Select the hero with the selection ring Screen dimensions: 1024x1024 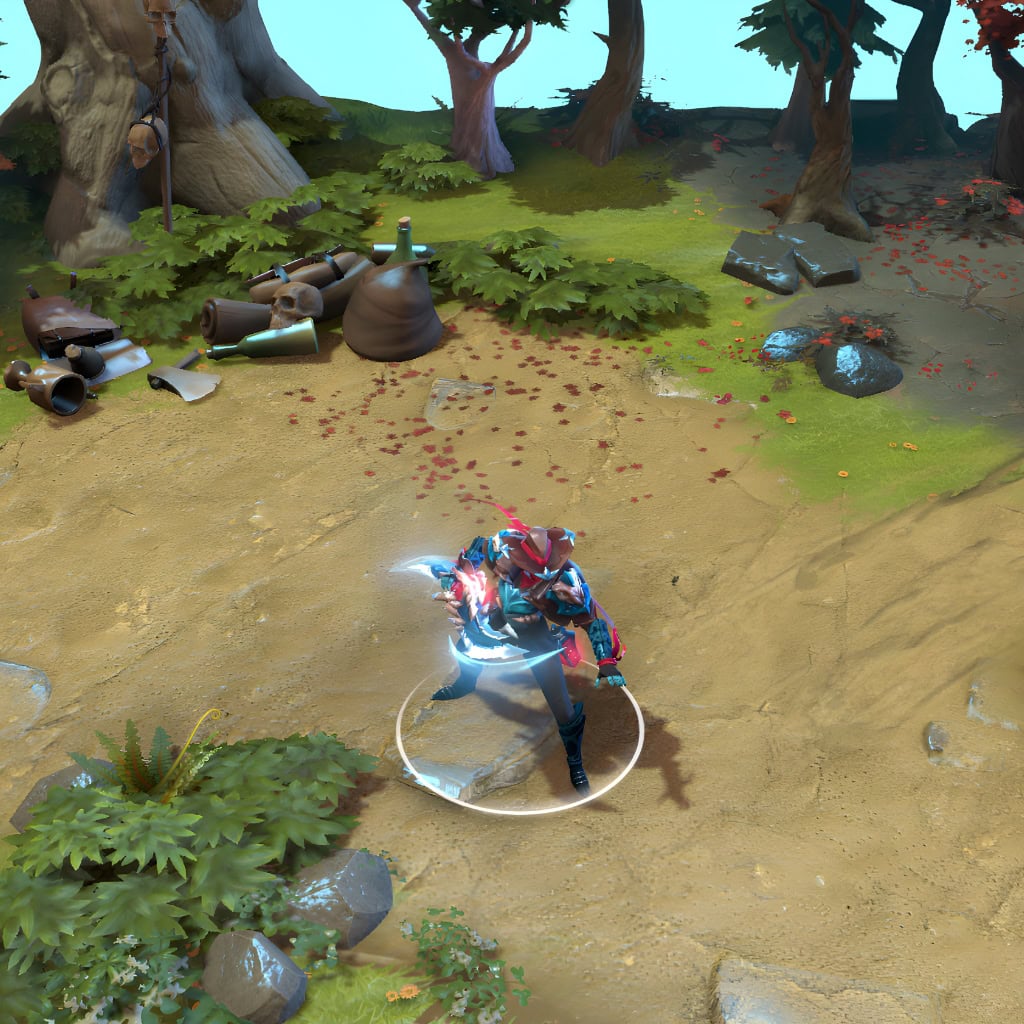(530, 630)
